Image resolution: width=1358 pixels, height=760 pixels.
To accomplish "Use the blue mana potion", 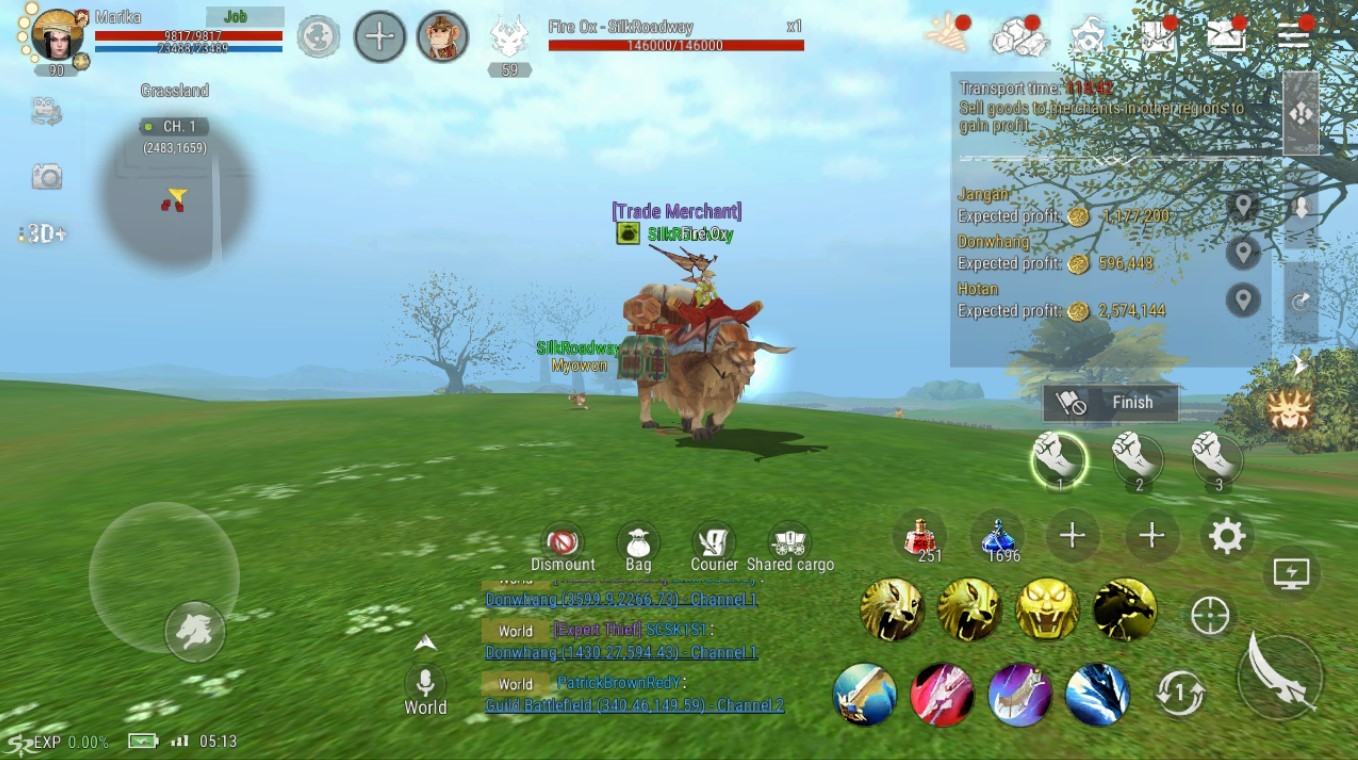I will (999, 537).
